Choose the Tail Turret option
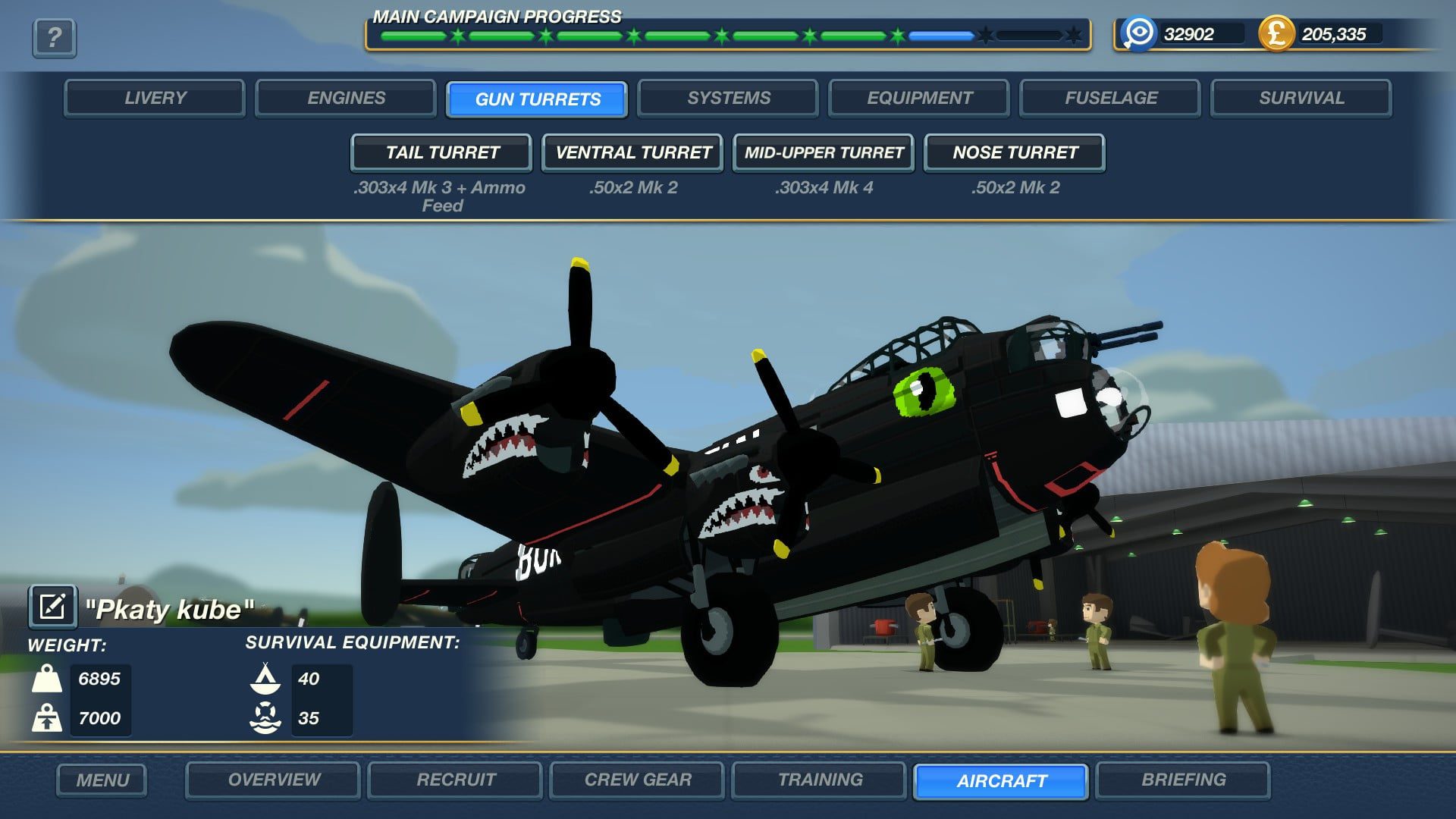Image resolution: width=1456 pixels, height=819 pixels. tap(441, 153)
